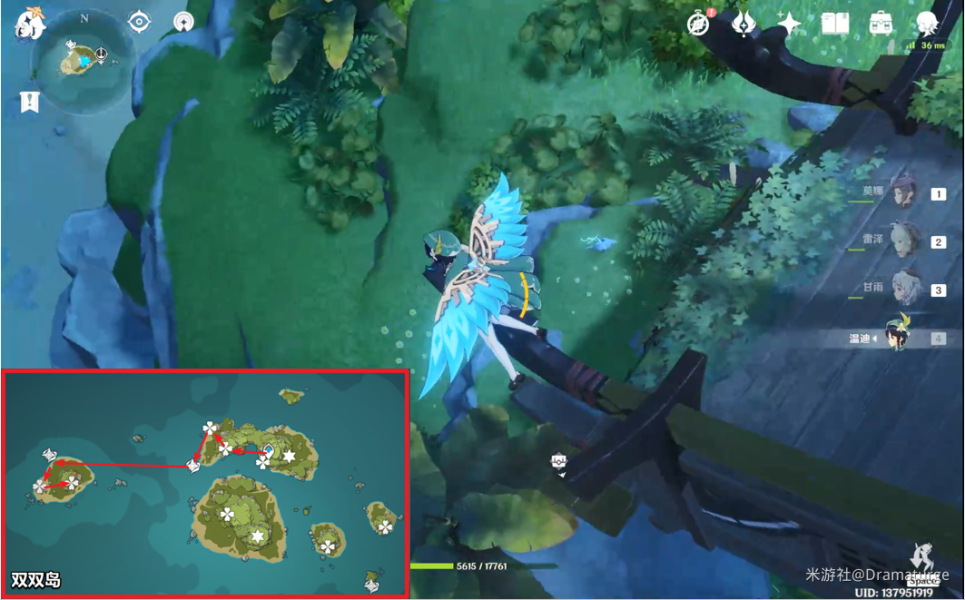Open the winged battle pass icon
The height and width of the screenshot is (600, 965).
coord(743,24)
